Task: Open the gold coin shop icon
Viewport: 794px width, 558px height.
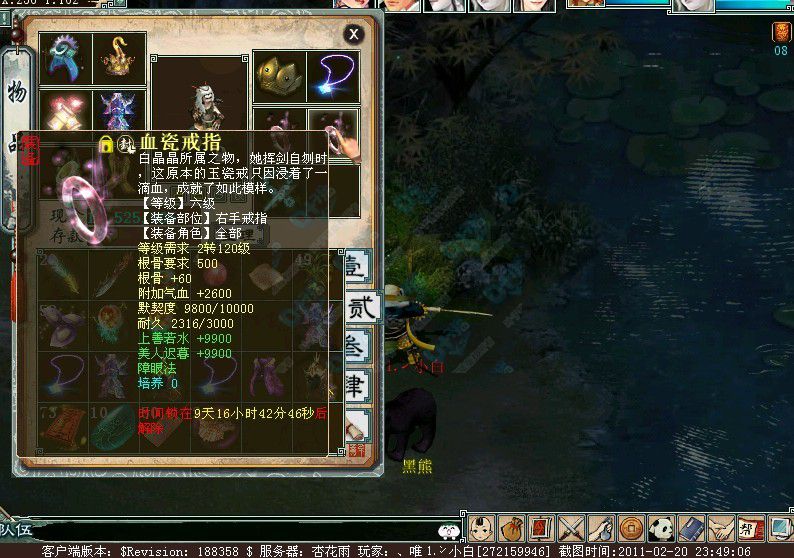Action: pos(630,527)
